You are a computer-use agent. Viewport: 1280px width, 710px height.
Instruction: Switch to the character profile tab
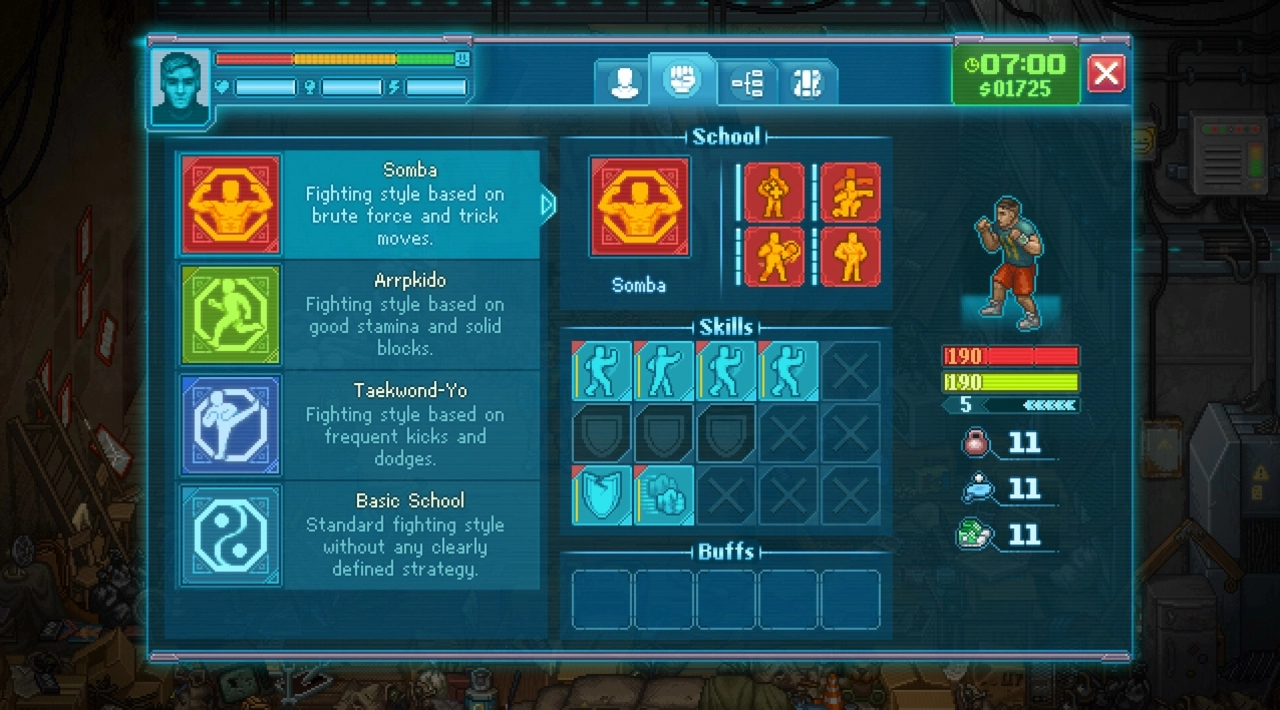click(626, 82)
